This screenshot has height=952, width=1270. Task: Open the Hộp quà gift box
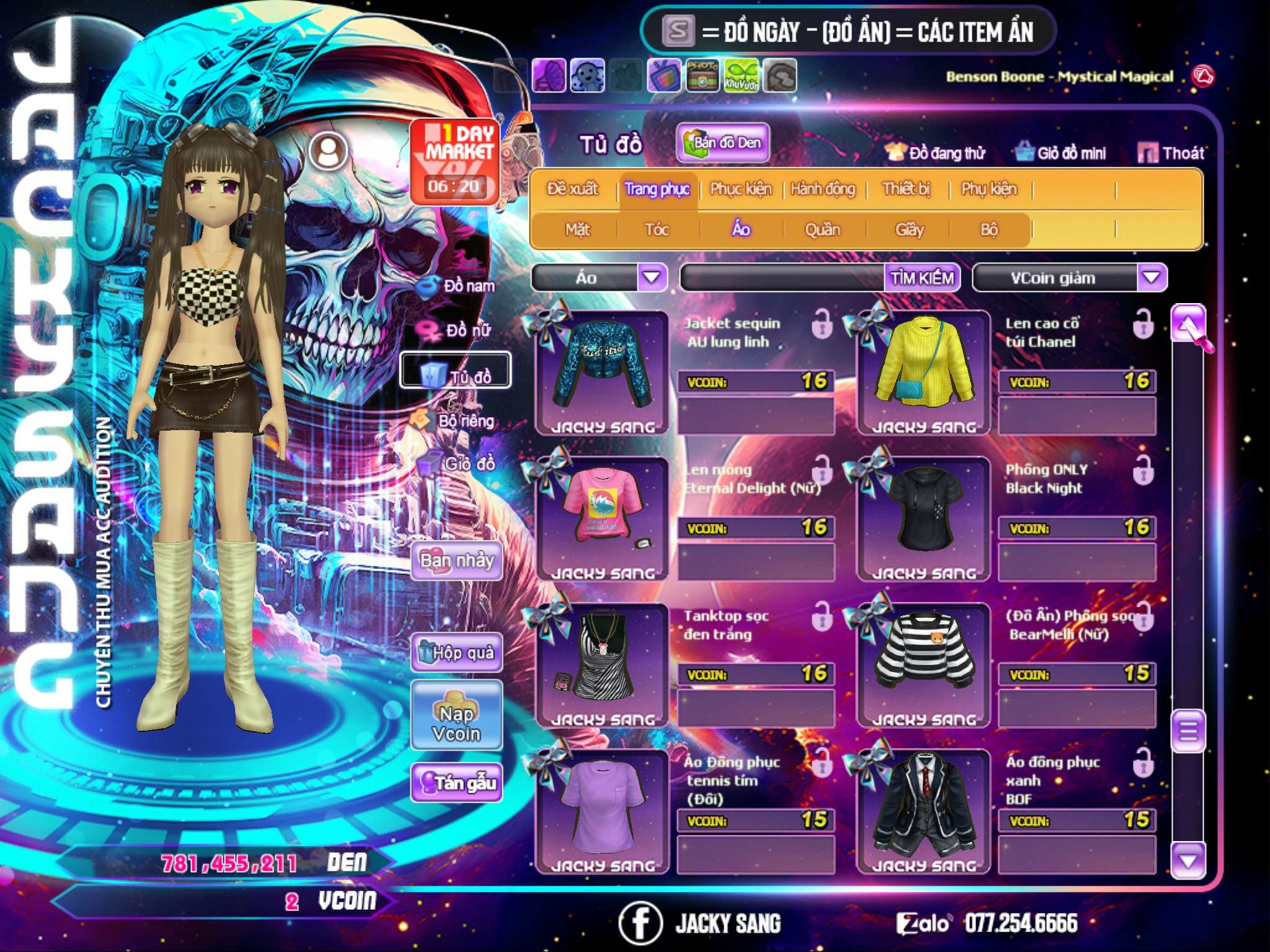pyautogui.click(x=456, y=653)
